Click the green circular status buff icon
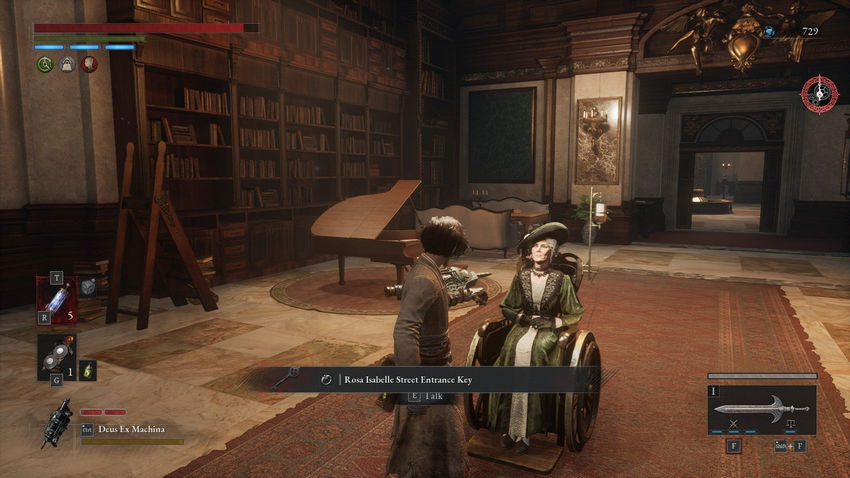The image size is (850, 478). [x=45, y=64]
